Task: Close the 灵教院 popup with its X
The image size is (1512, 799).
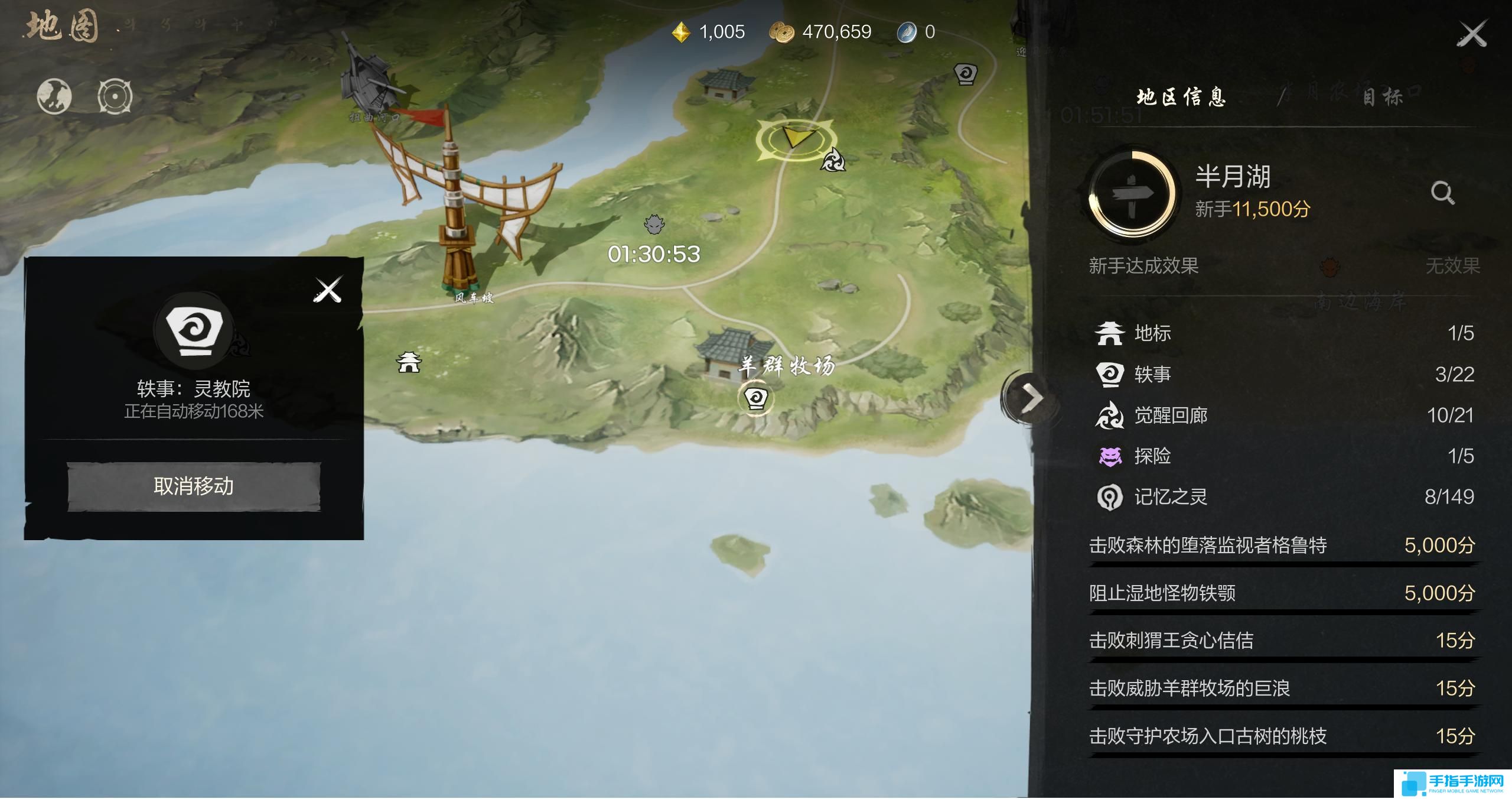Action: [x=329, y=289]
